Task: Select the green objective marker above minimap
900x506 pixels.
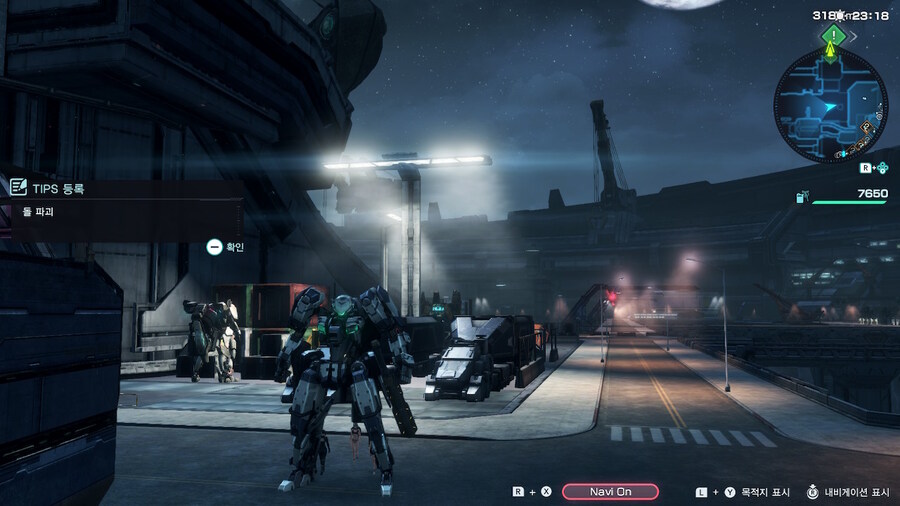Action: click(x=832, y=36)
